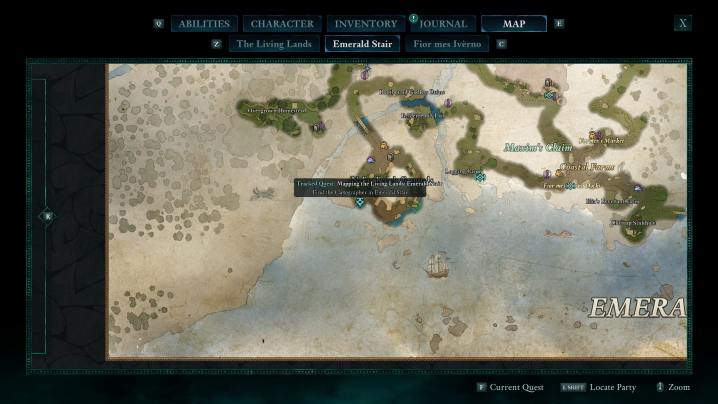Select the teal waypoint marker near Logging Camp
718x404 pixels.
point(480,177)
